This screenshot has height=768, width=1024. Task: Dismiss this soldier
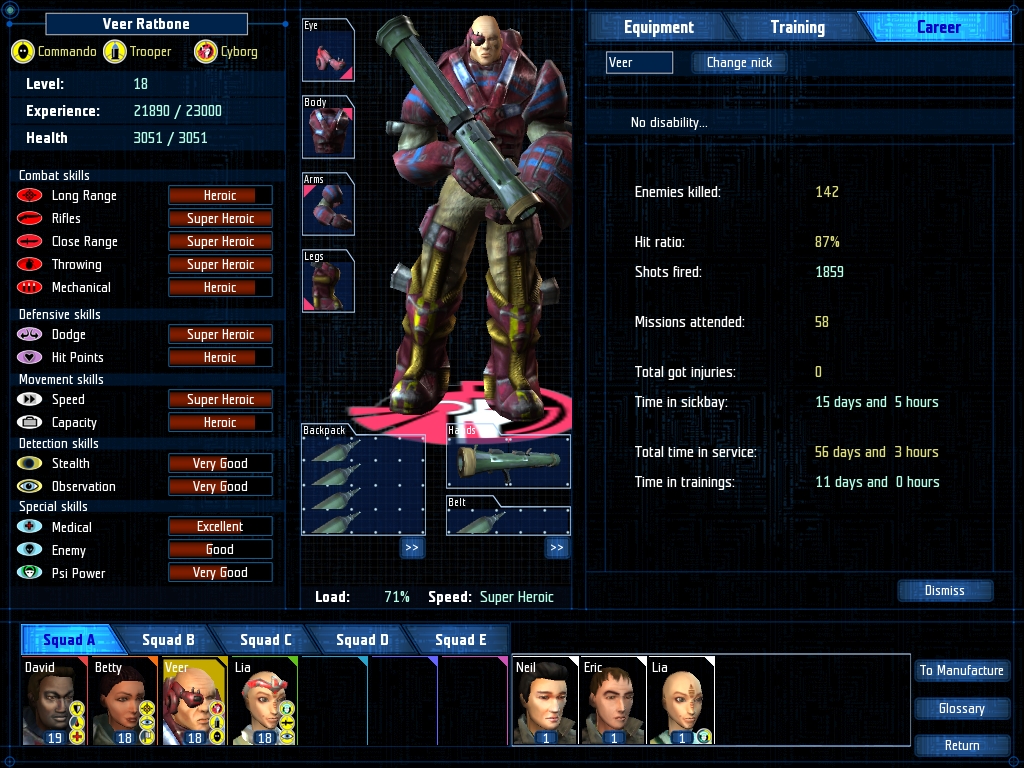click(x=944, y=590)
